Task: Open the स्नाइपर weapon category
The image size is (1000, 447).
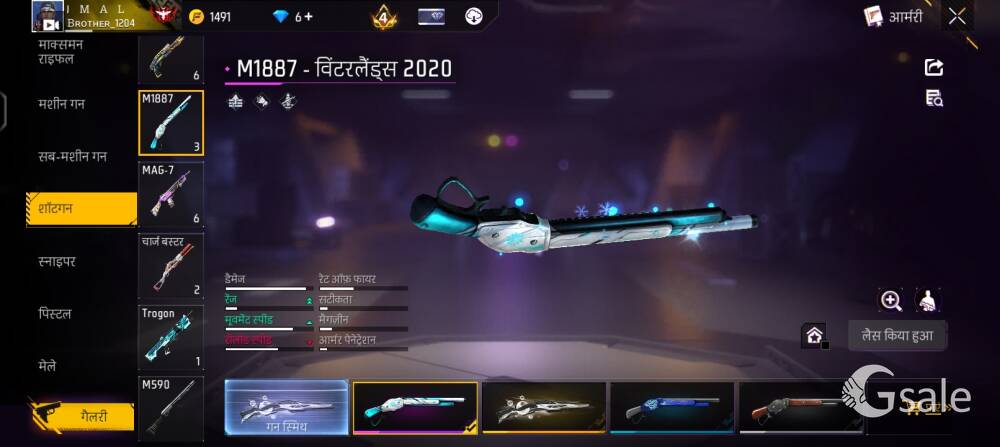Action: pos(57,261)
